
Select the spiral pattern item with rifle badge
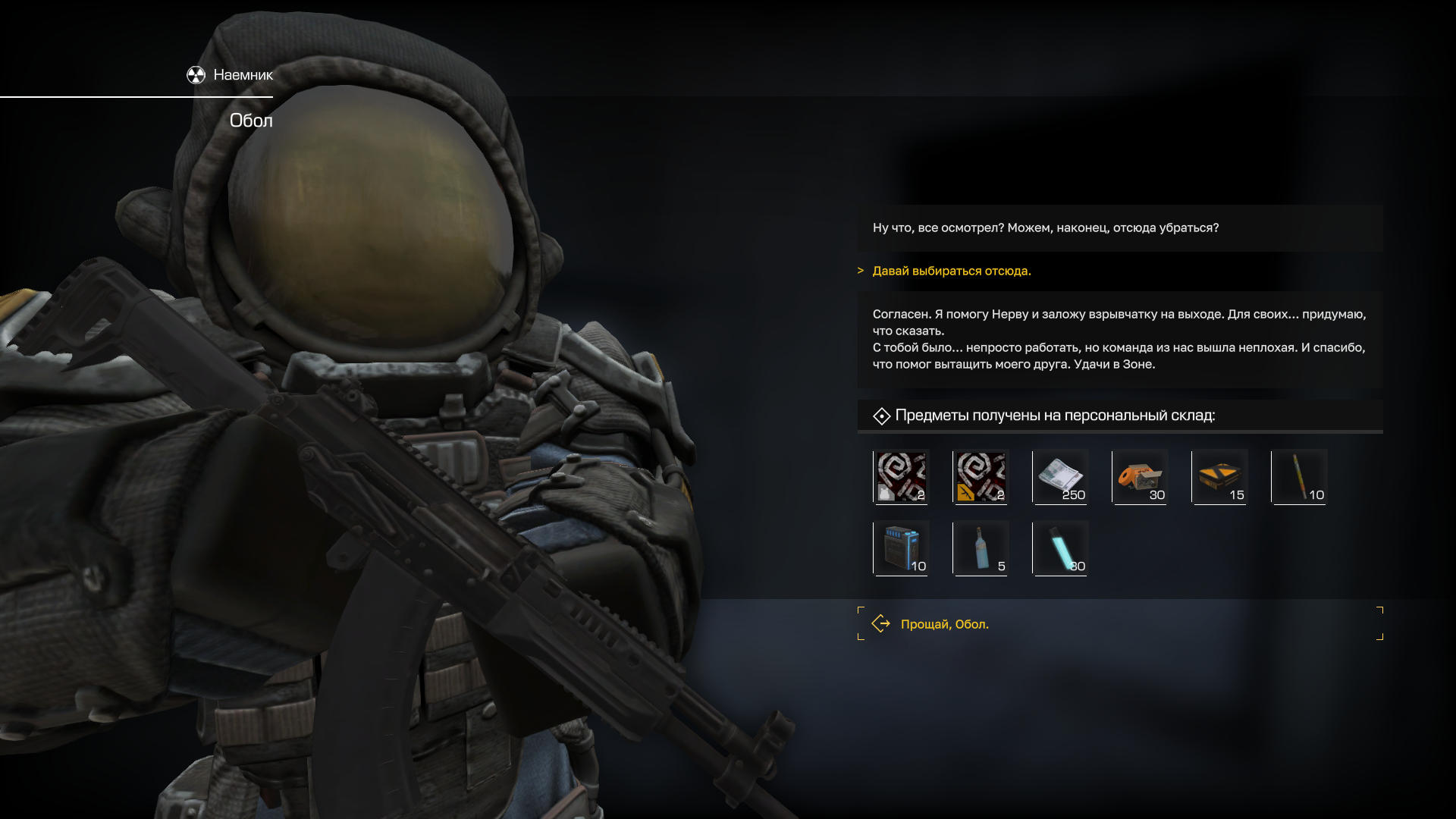point(981,477)
